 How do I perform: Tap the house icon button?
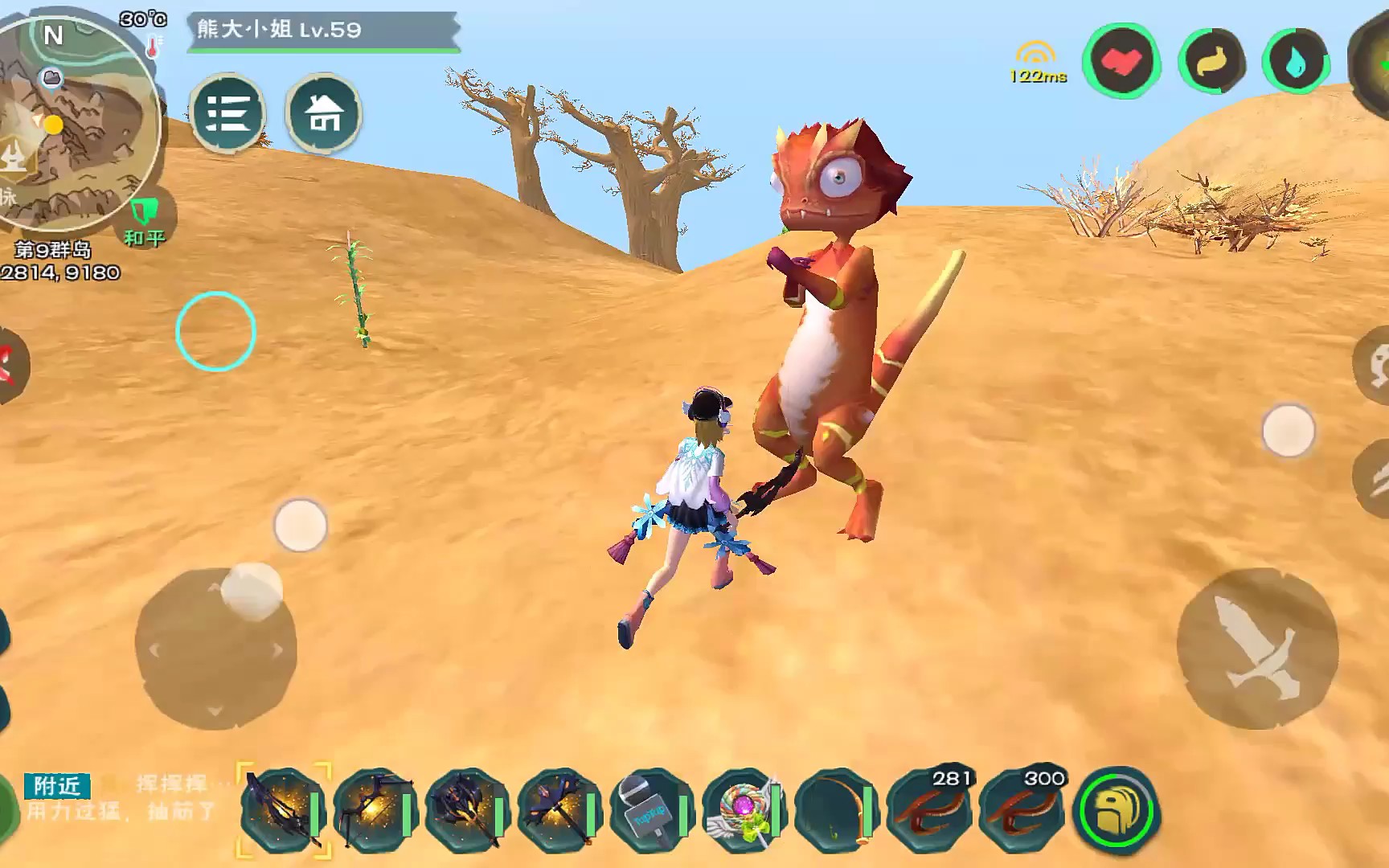coord(323,113)
